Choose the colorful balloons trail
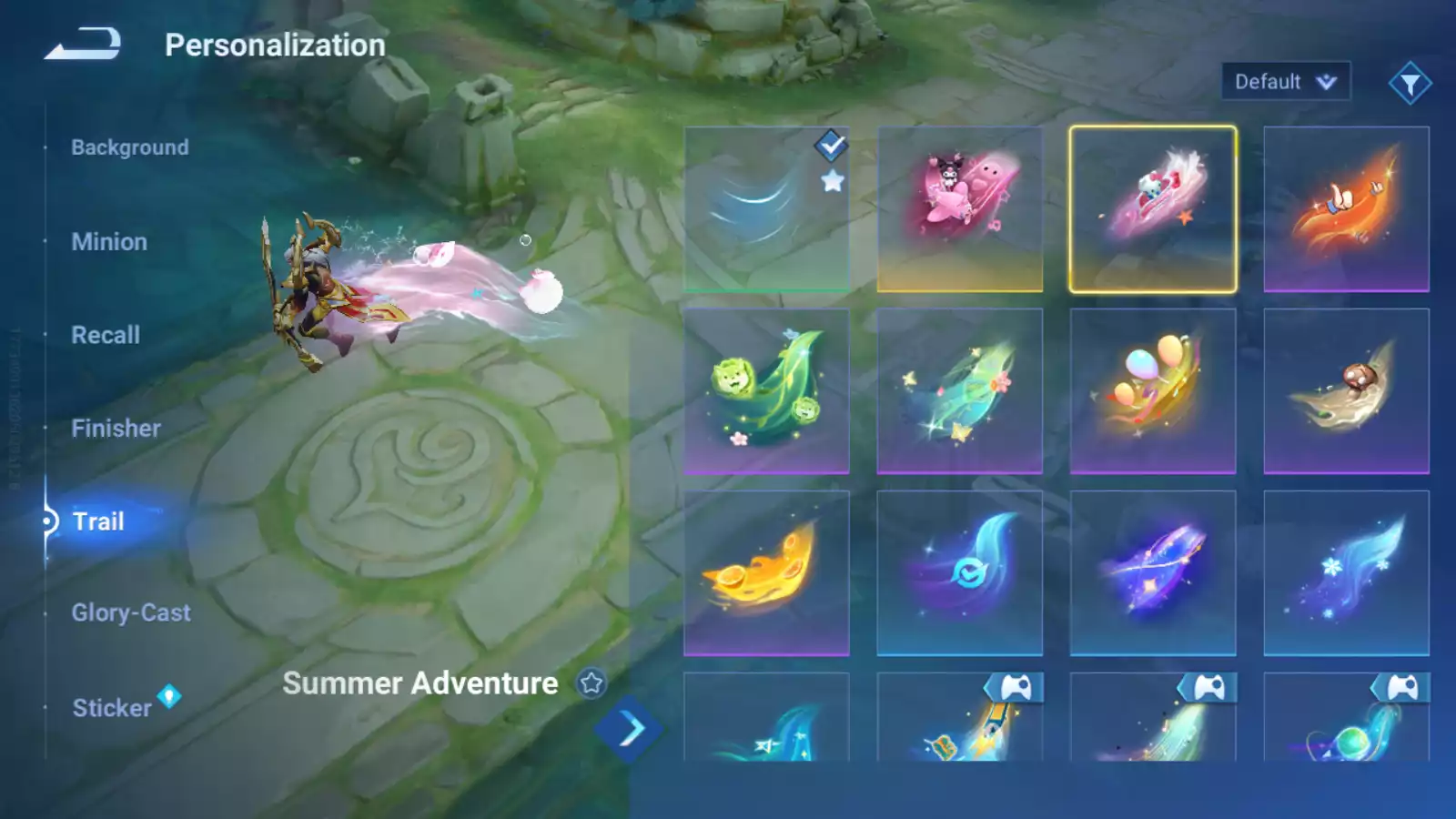Screen dimensions: 1456x819 [x=1152, y=391]
